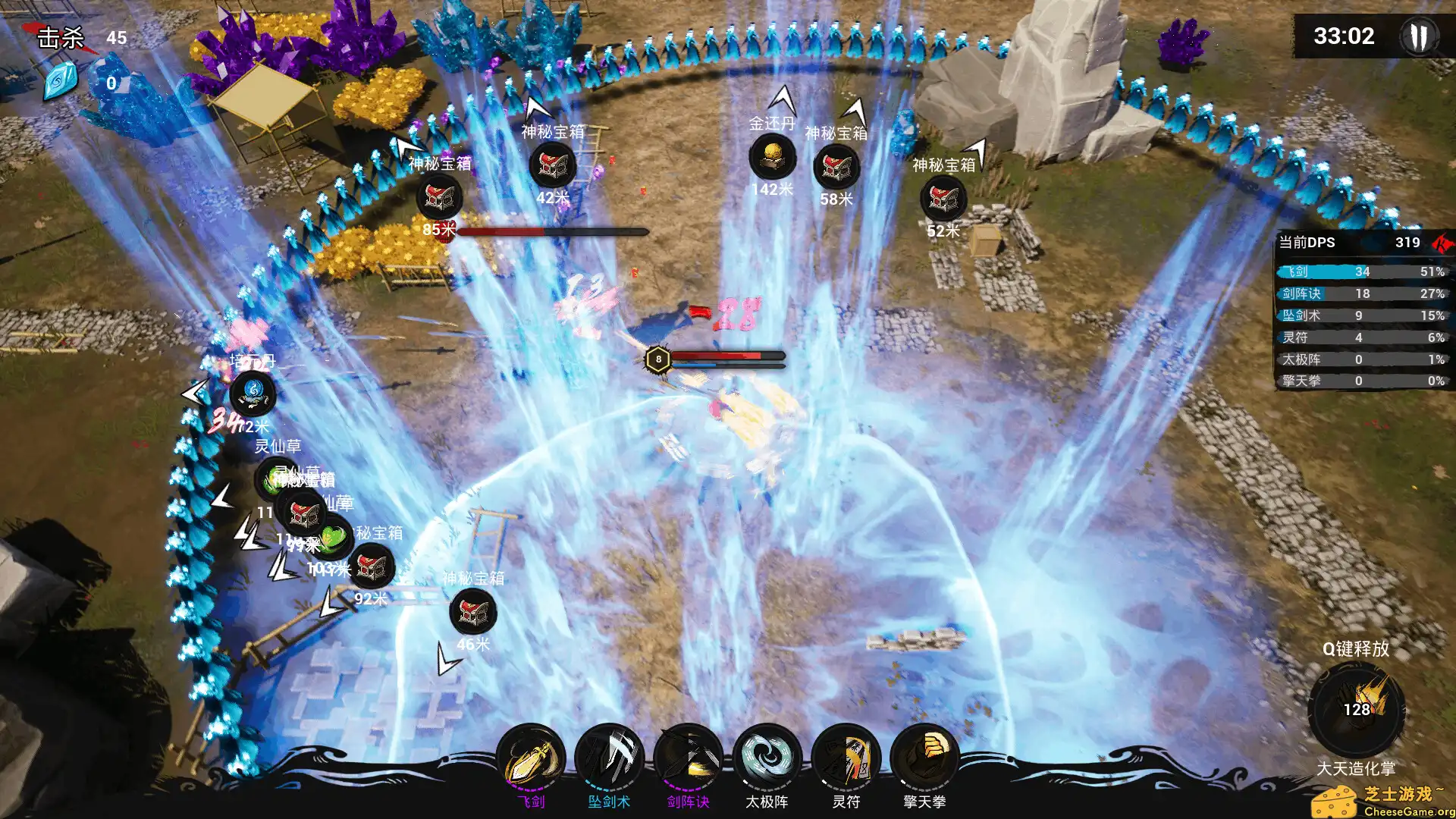
Task: Click the kill counter sword icon top left
Action: click(x=58, y=35)
